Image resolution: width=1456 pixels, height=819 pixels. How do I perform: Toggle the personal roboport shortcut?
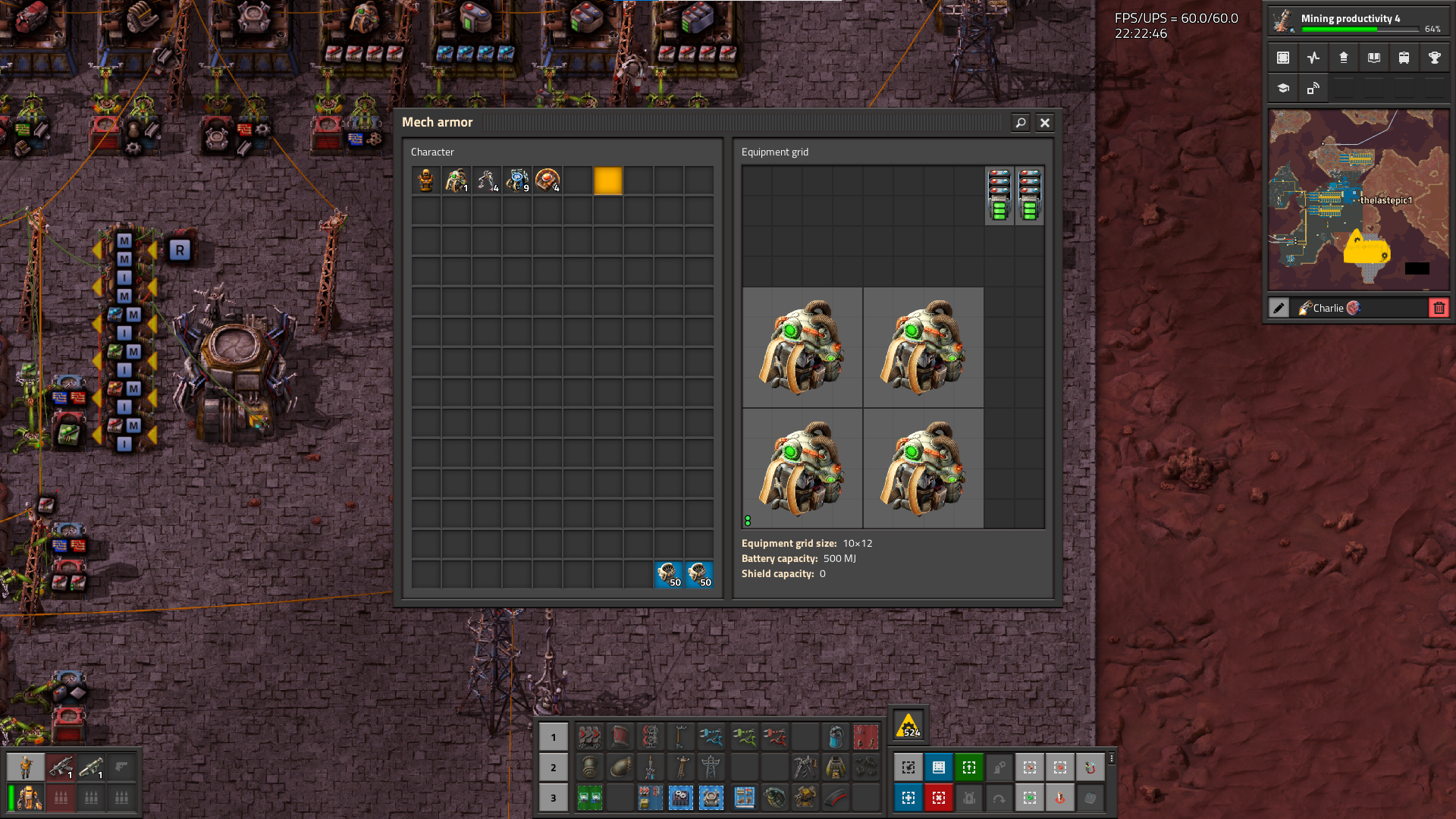(x=999, y=767)
